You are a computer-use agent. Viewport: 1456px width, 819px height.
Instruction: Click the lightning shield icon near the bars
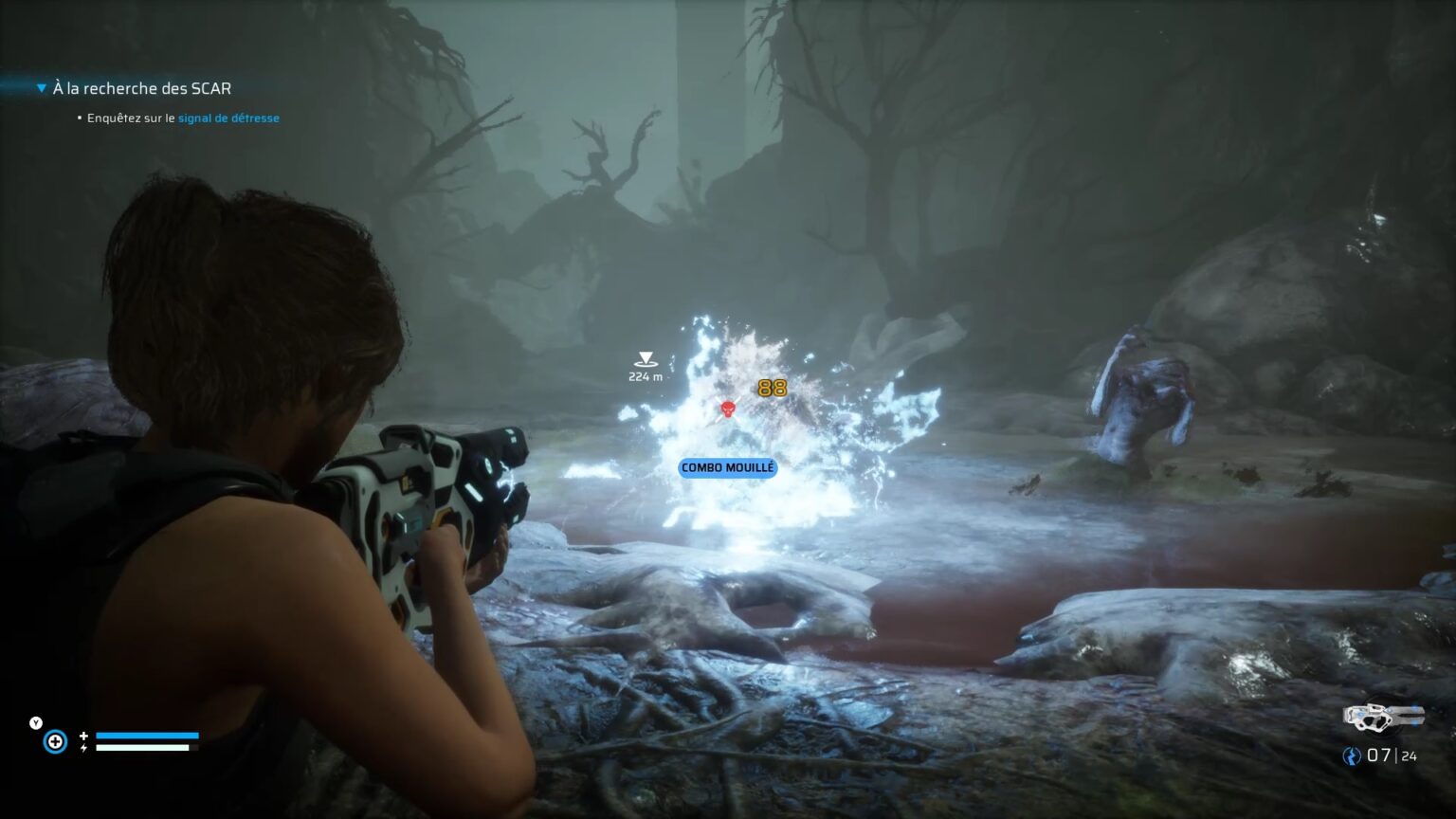click(83, 748)
